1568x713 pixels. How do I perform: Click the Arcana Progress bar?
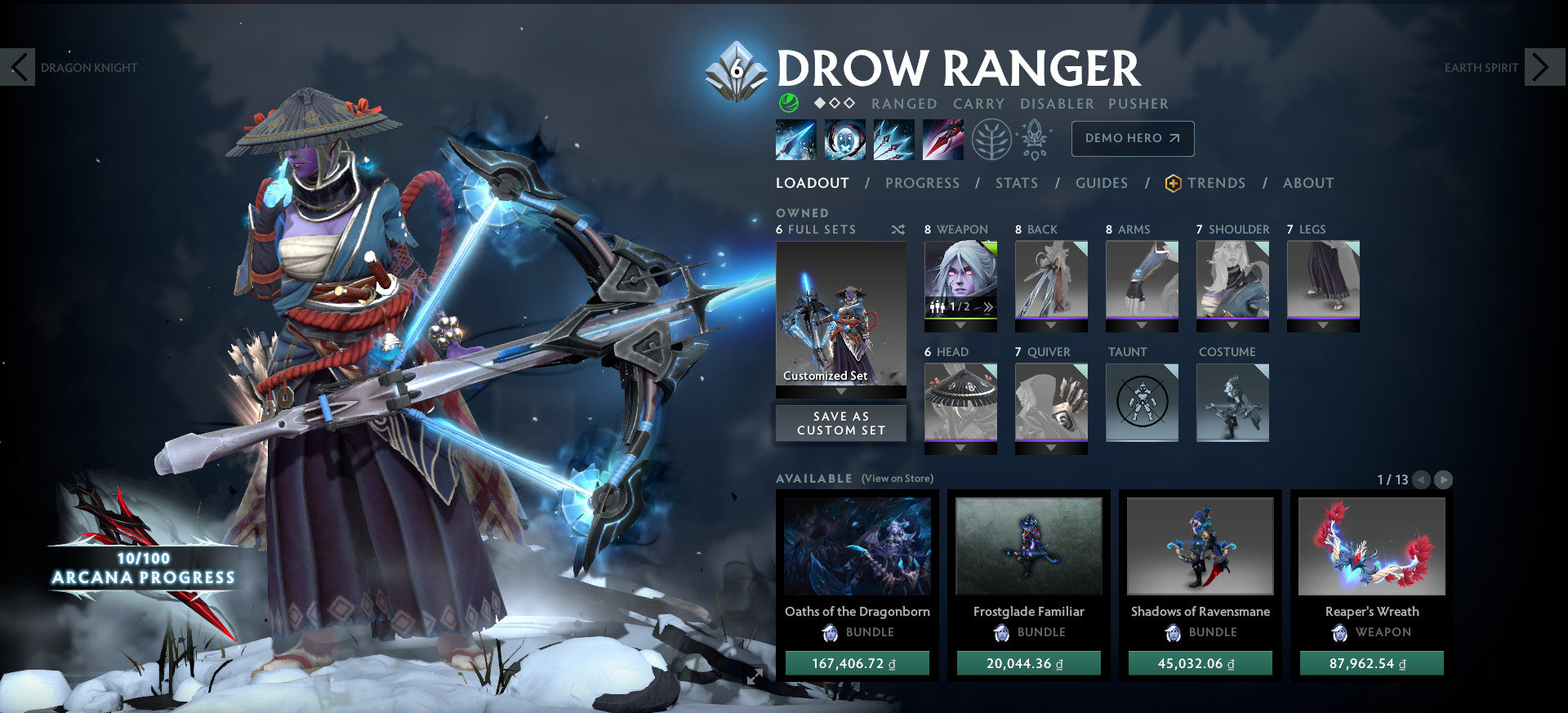point(143,570)
